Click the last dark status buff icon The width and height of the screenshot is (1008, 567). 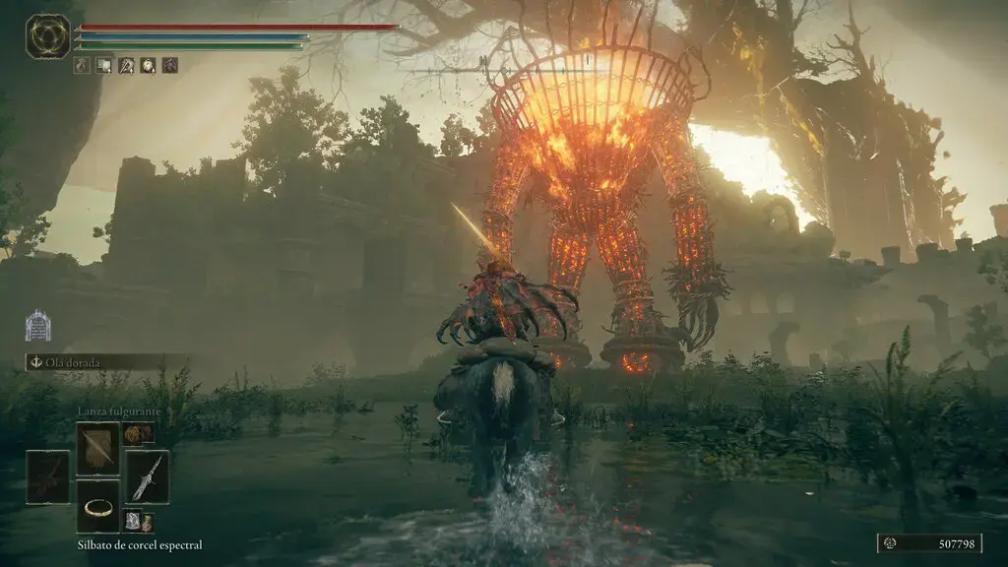point(170,66)
